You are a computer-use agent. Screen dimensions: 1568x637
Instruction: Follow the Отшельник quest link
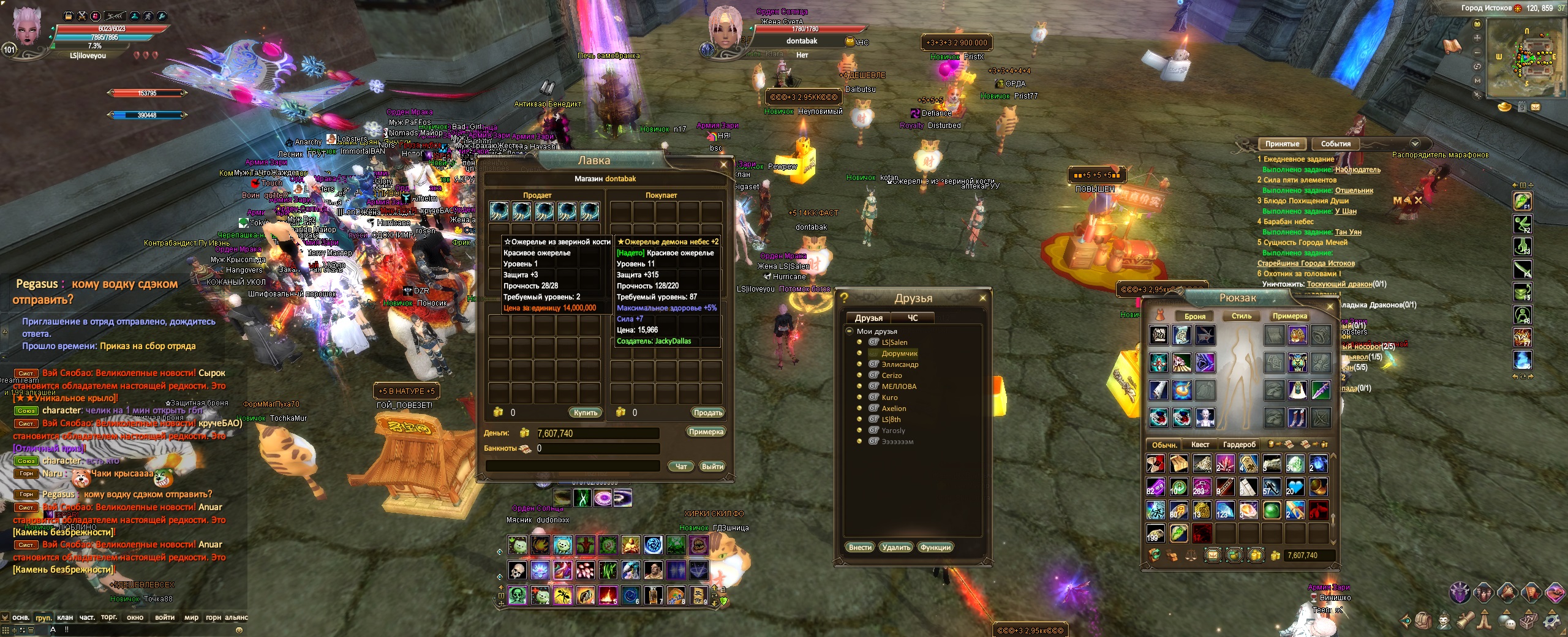1354,190
